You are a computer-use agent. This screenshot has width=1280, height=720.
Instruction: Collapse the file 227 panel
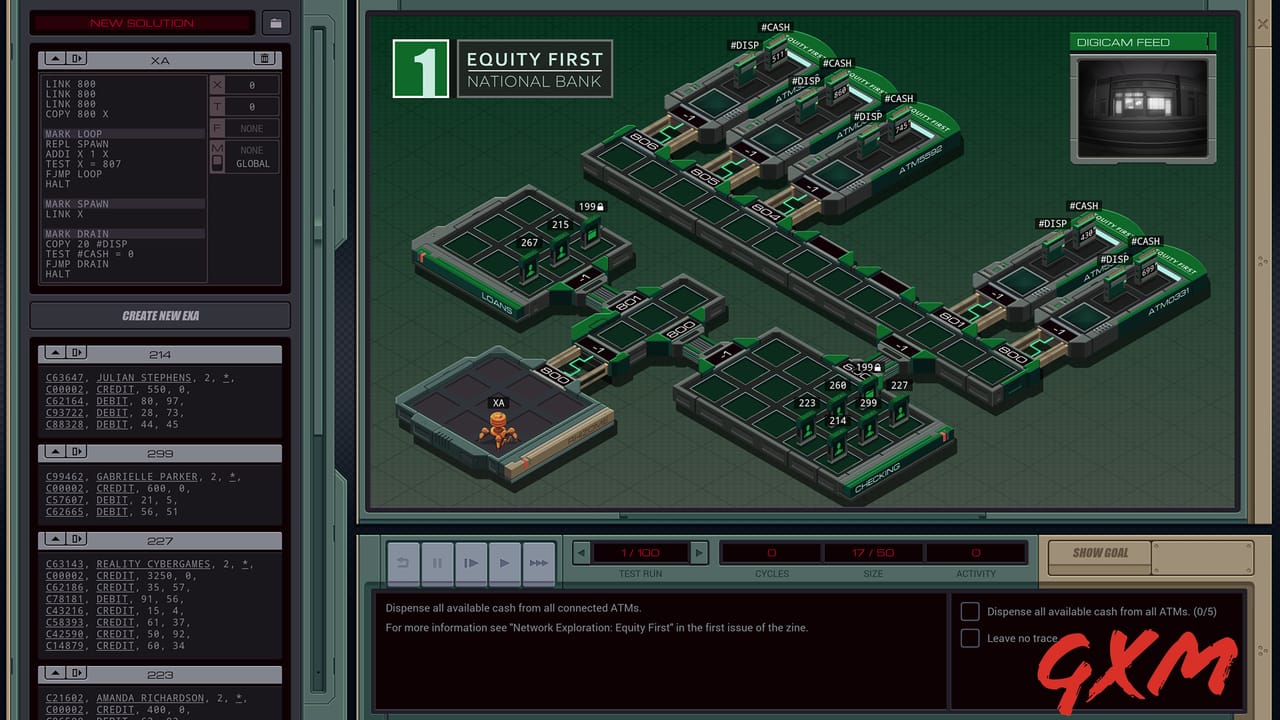pos(55,539)
